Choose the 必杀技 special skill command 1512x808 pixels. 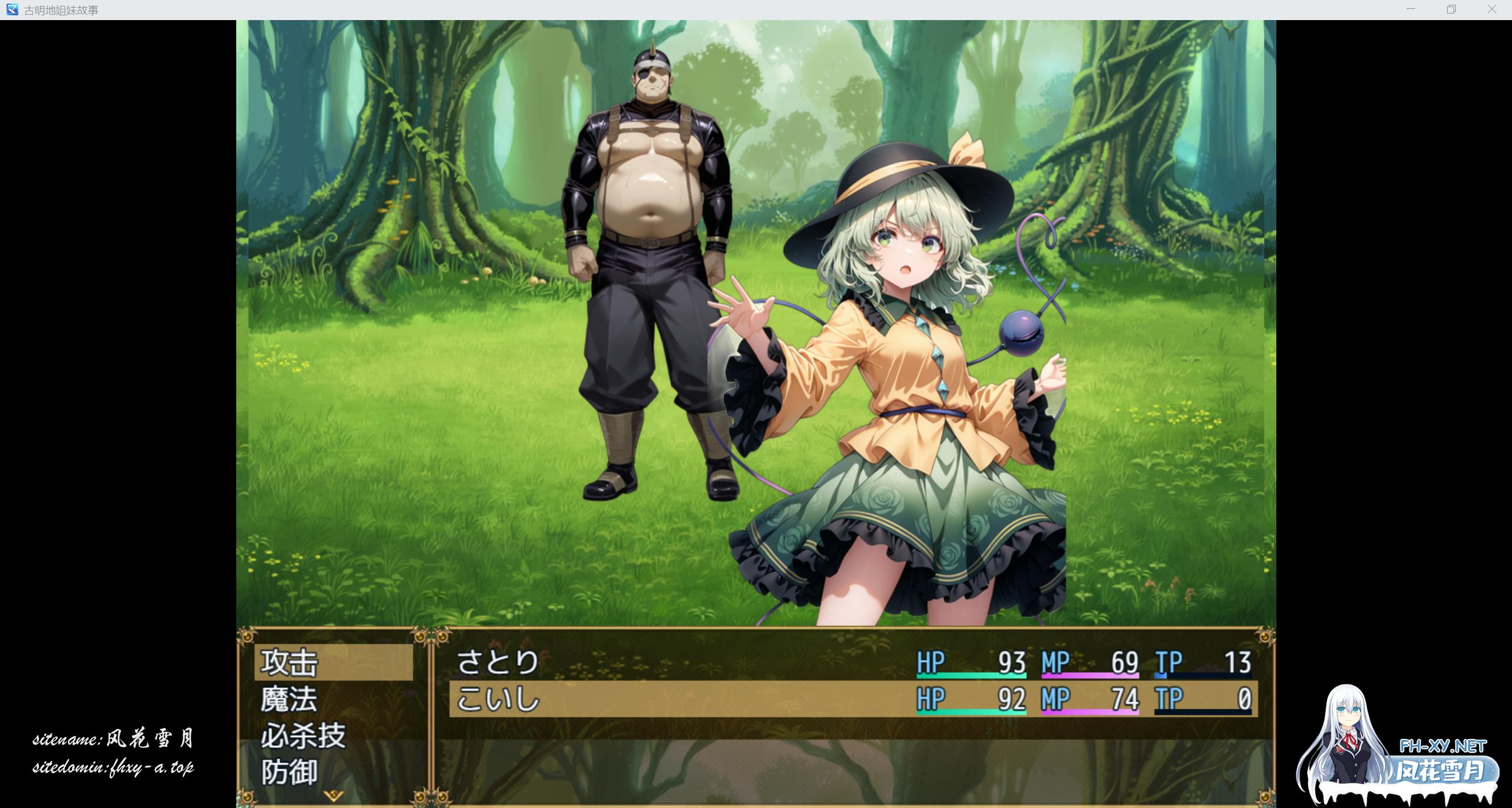pyautogui.click(x=302, y=735)
